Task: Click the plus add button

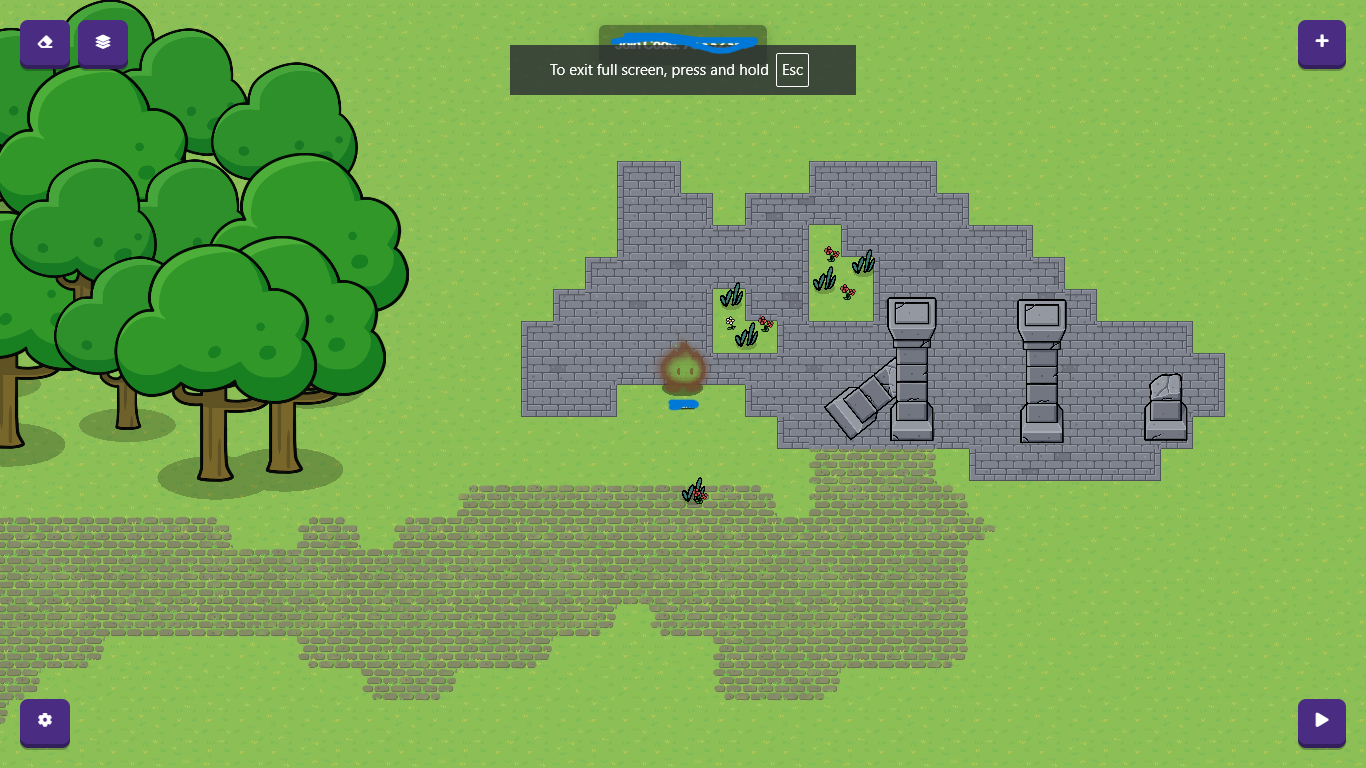Action: point(1321,42)
